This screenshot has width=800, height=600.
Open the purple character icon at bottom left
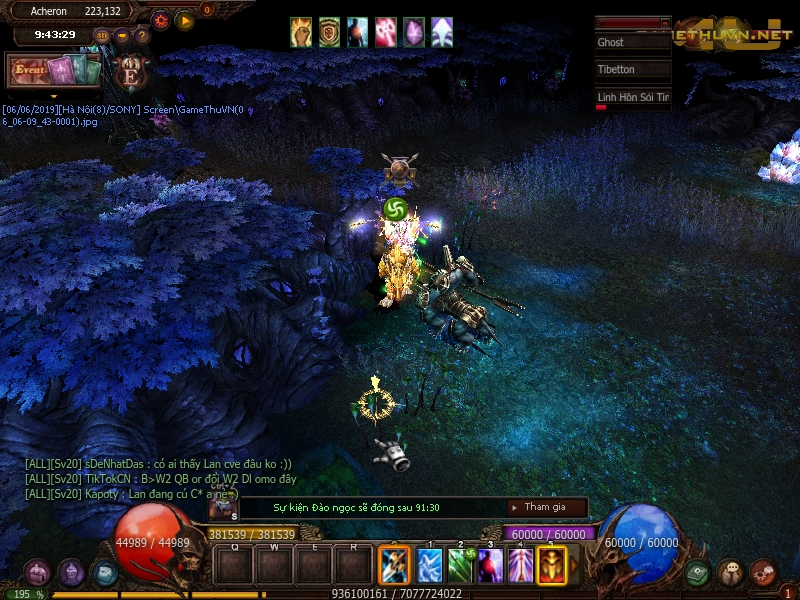click(x=72, y=572)
